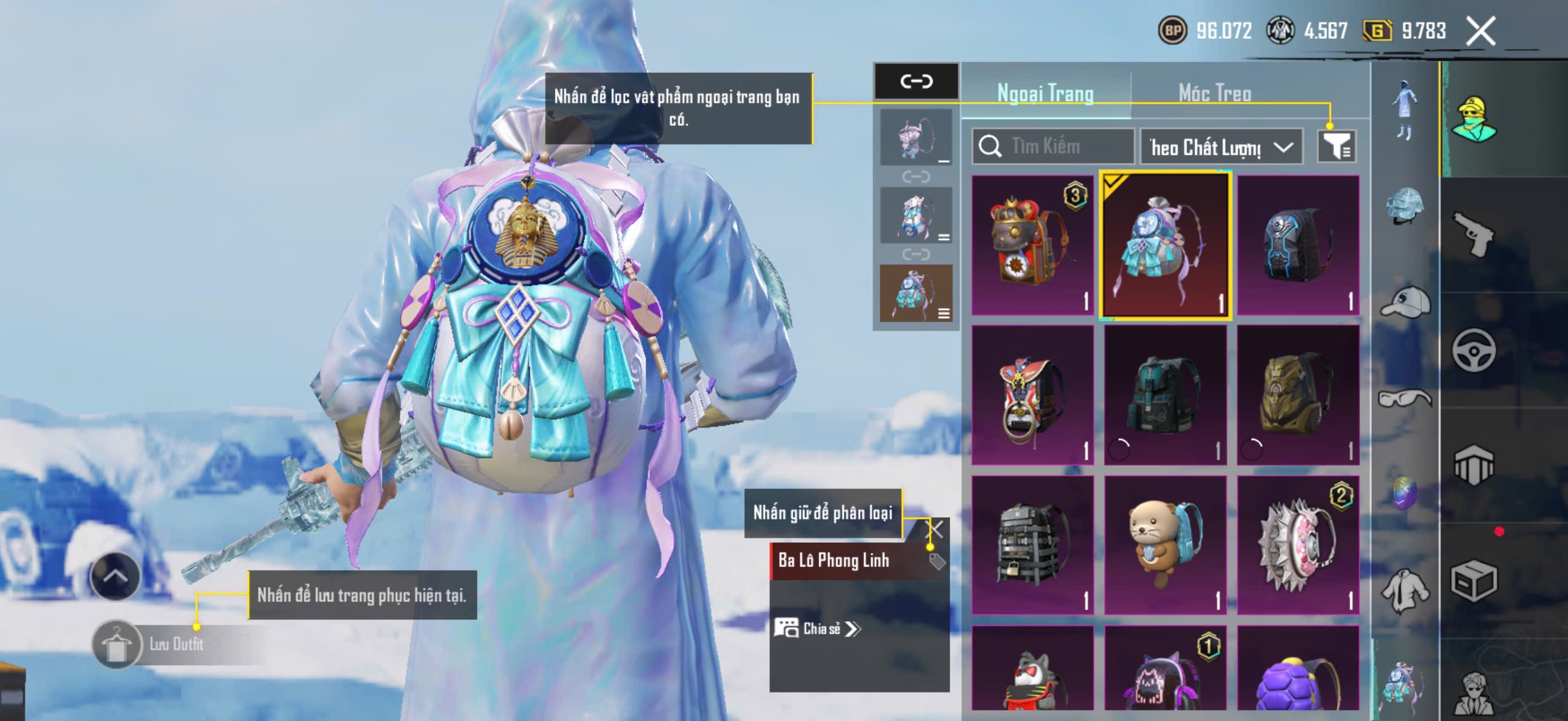
Task: Expand the round up-arrow button
Action: (x=114, y=576)
